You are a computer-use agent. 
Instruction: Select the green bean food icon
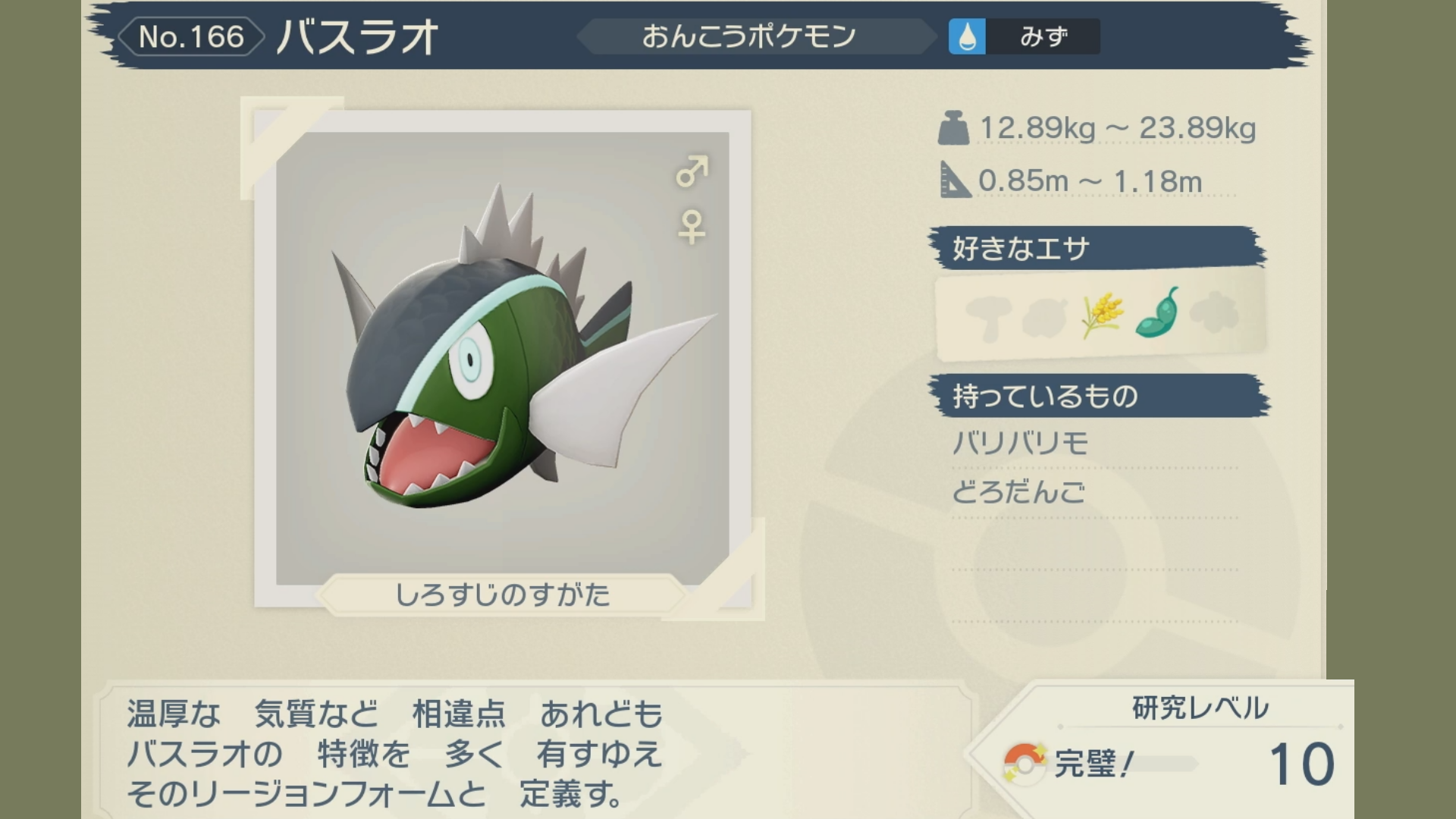pyautogui.click(x=1157, y=314)
